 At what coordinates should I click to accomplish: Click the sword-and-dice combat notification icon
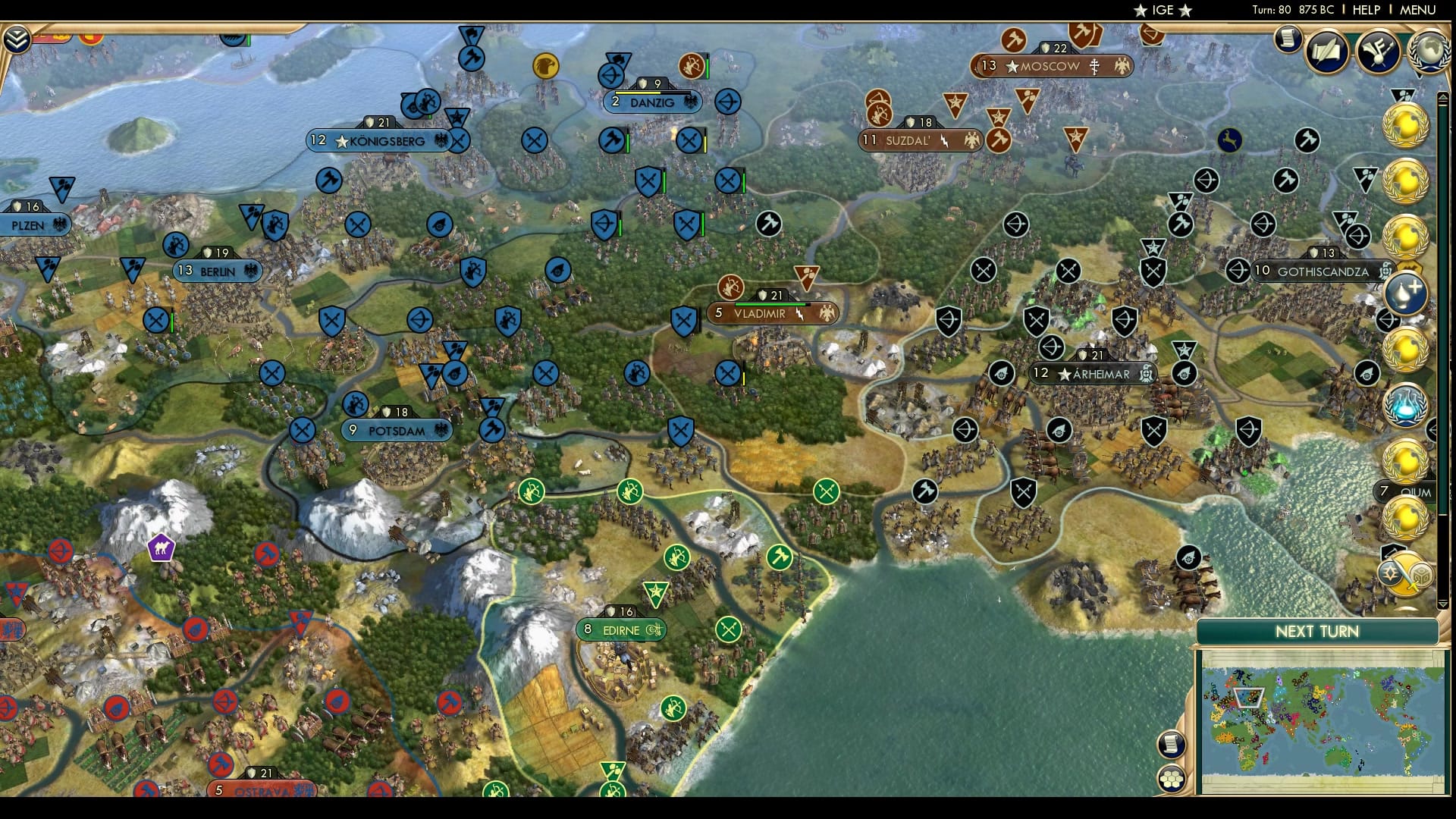tap(1407, 573)
